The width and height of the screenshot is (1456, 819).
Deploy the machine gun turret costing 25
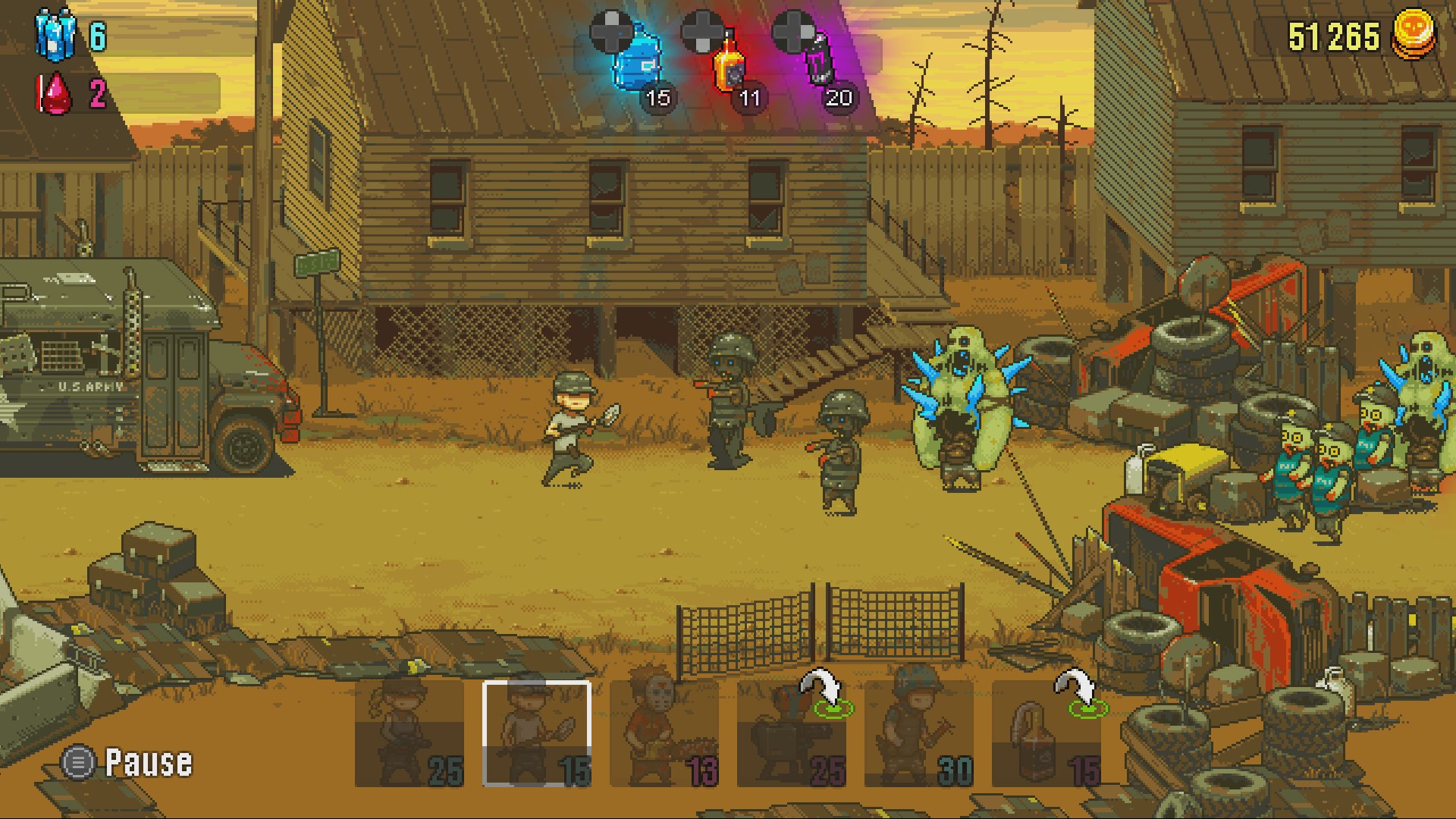(791, 732)
